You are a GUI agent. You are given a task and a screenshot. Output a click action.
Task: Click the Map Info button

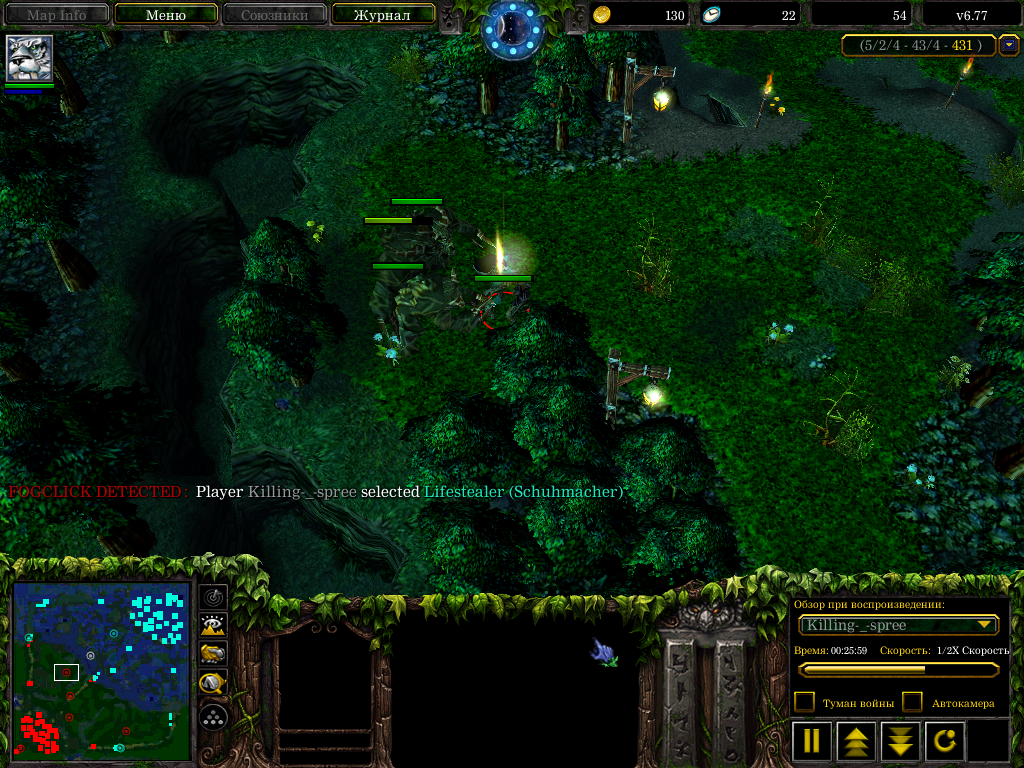pyautogui.click(x=56, y=15)
